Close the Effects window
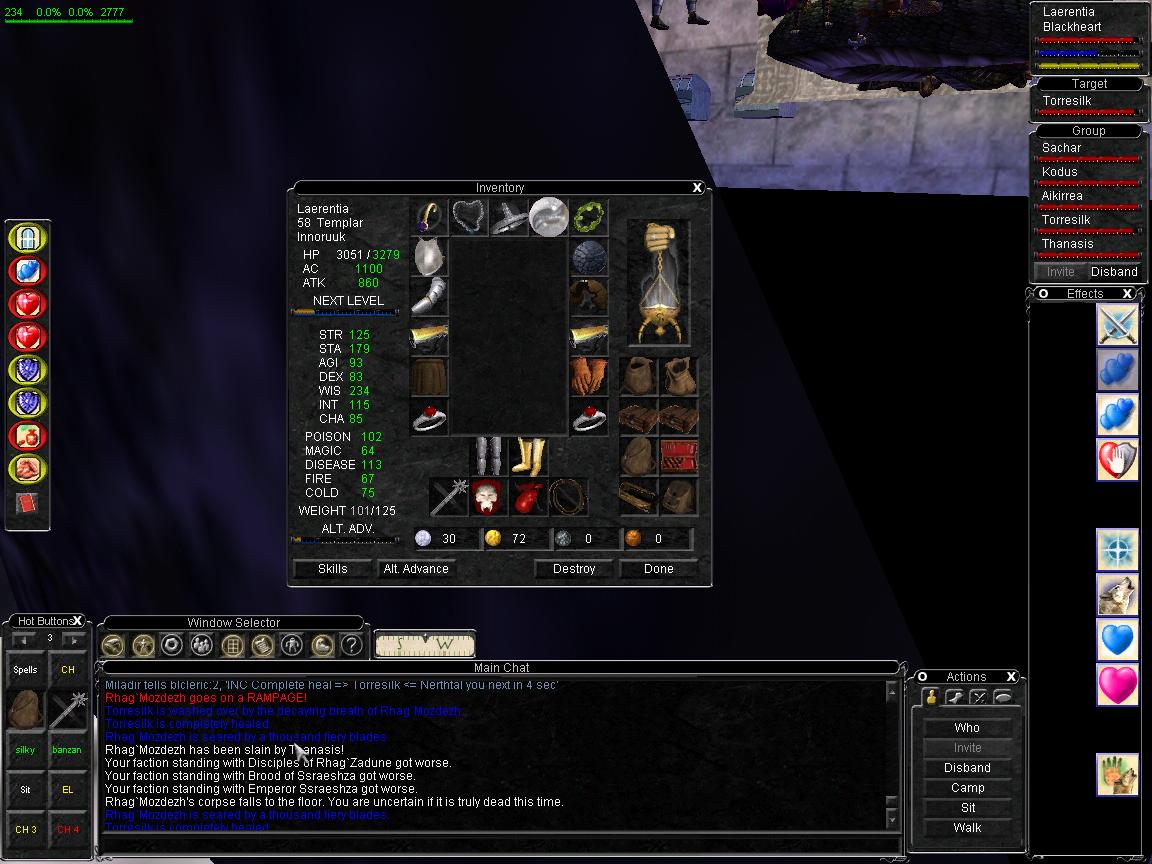 [1127, 294]
